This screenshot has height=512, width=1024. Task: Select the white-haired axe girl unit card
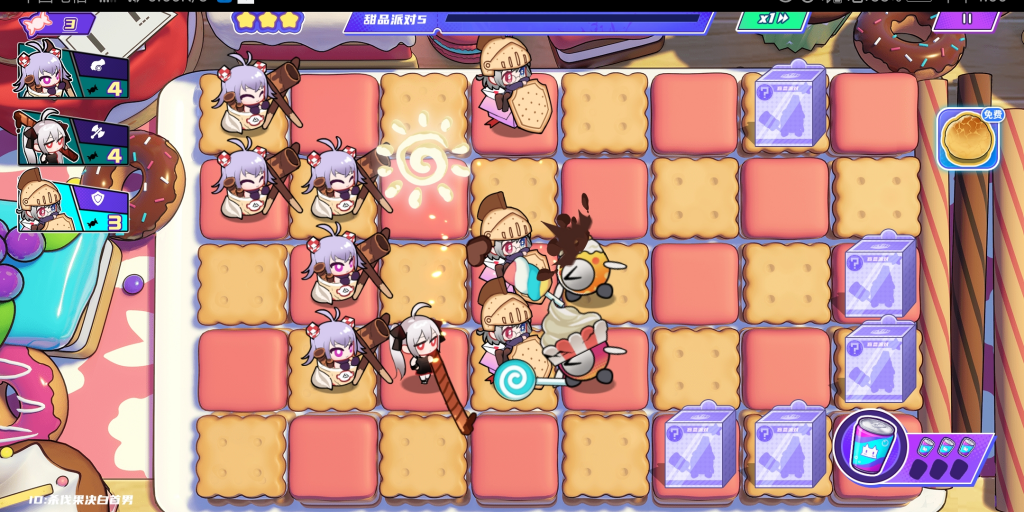(x=72, y=137)
